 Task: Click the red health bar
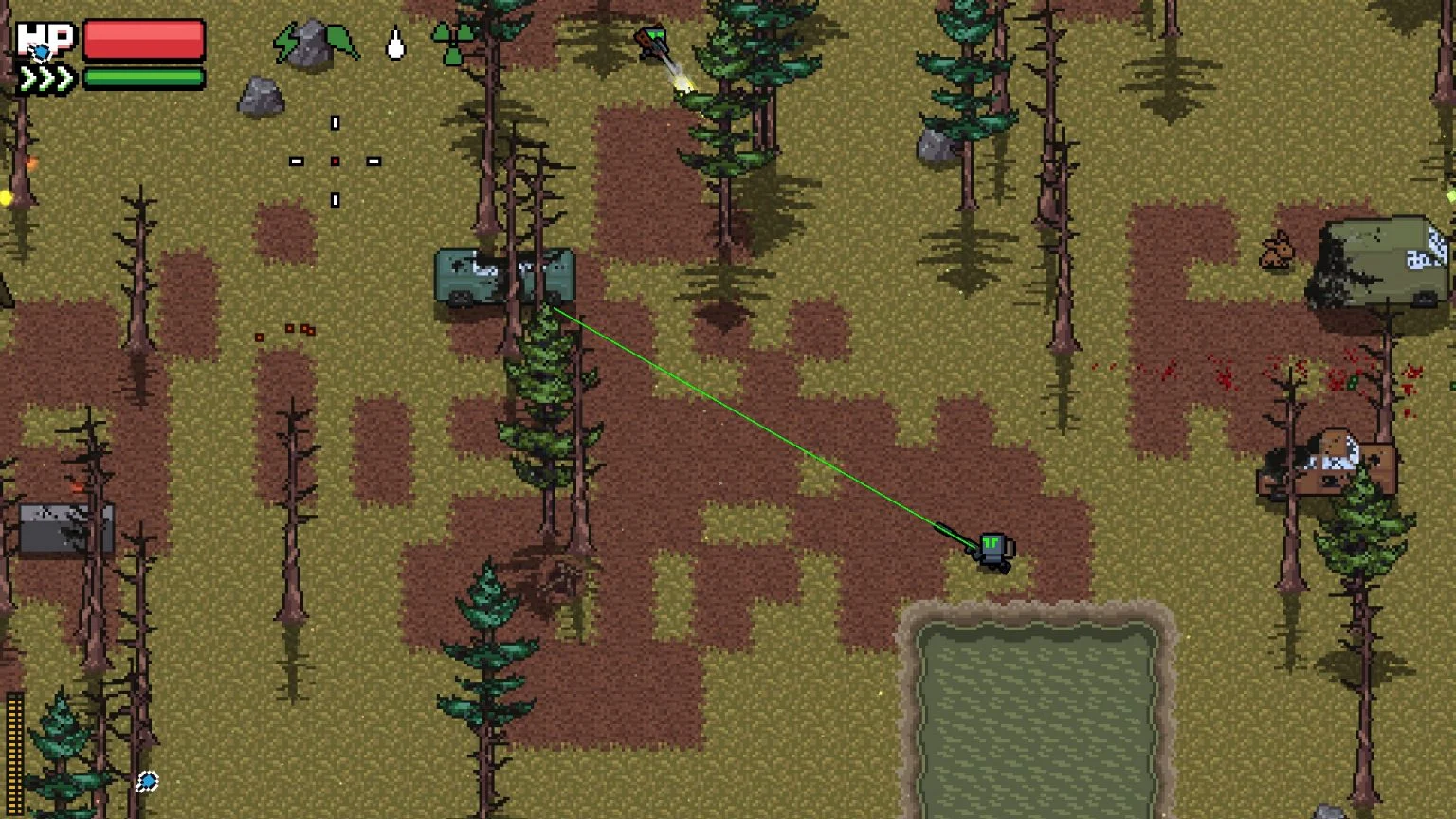tap(144, 38)
